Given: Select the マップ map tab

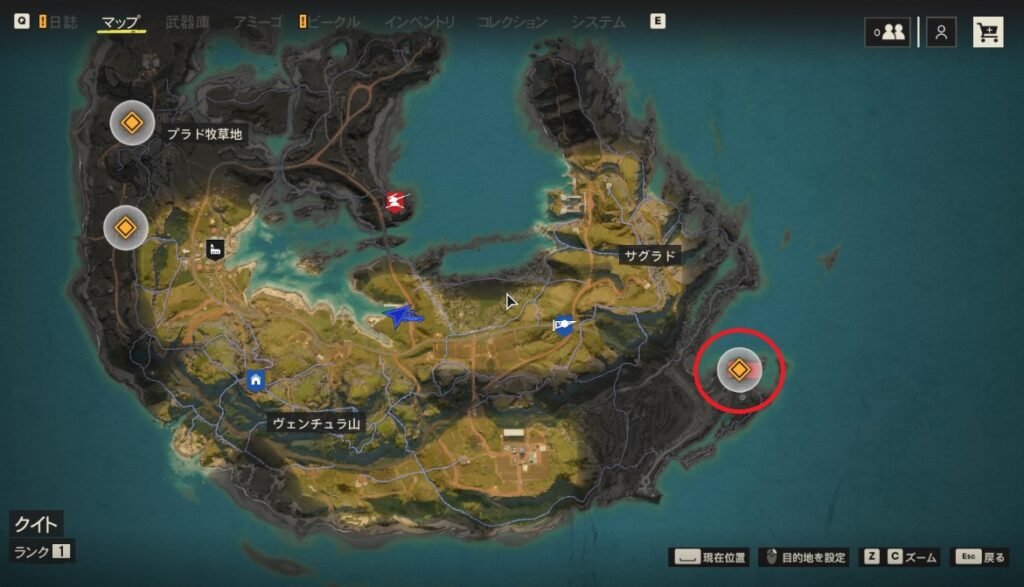Looking at the screenshot, I should tap(121, 21).
